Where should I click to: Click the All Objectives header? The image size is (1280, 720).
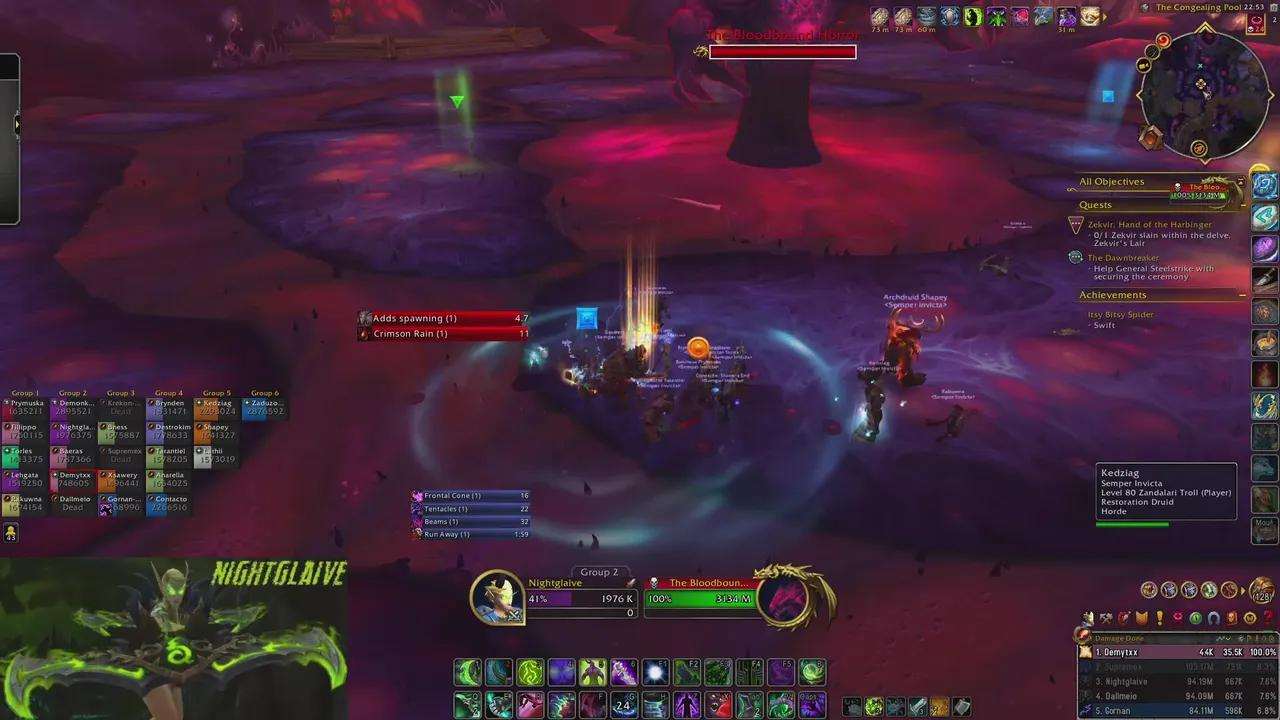click(1112, 181)
